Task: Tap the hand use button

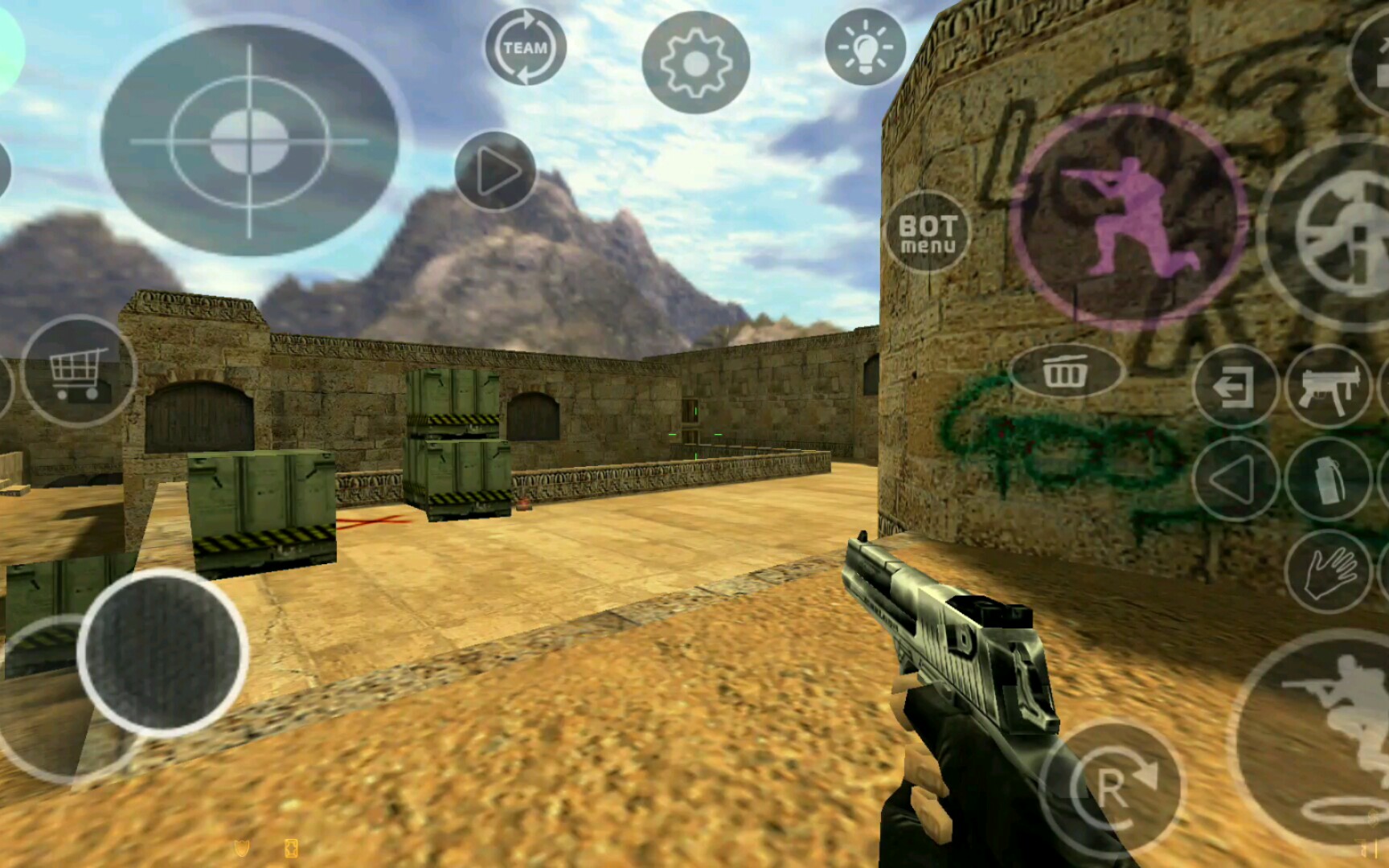Action: (1327, 571)
